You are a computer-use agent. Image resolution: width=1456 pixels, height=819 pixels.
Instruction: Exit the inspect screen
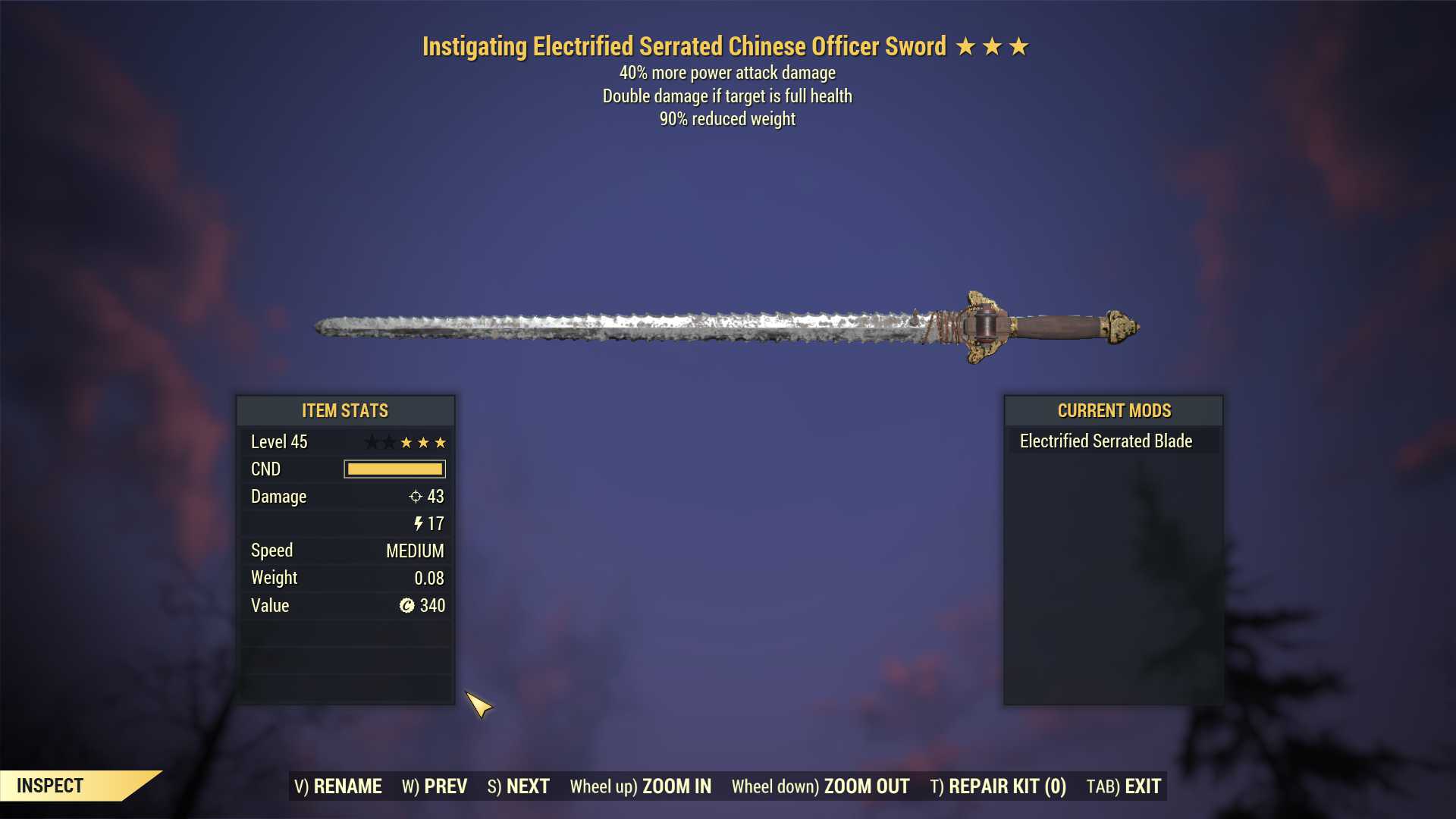1124,786
